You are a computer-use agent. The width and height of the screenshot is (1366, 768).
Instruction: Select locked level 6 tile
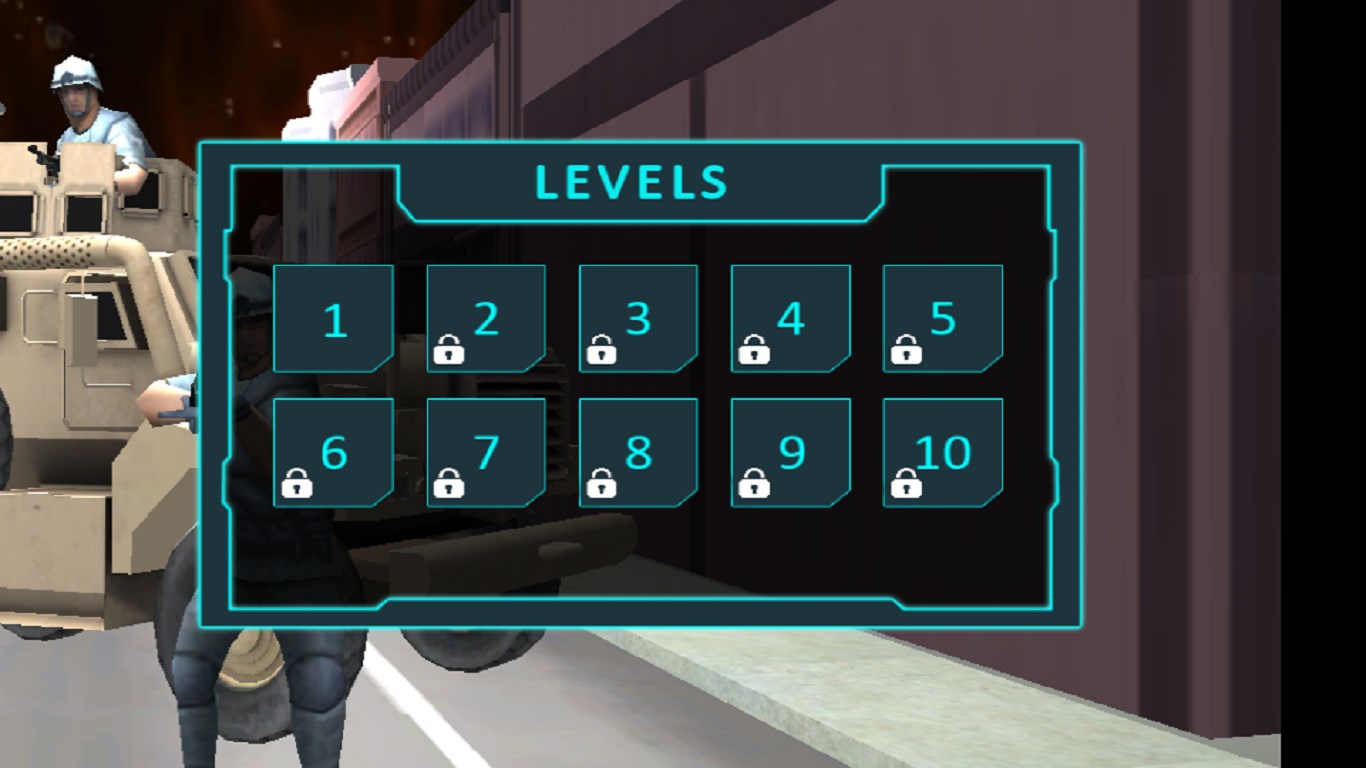[x=333, y=453]
